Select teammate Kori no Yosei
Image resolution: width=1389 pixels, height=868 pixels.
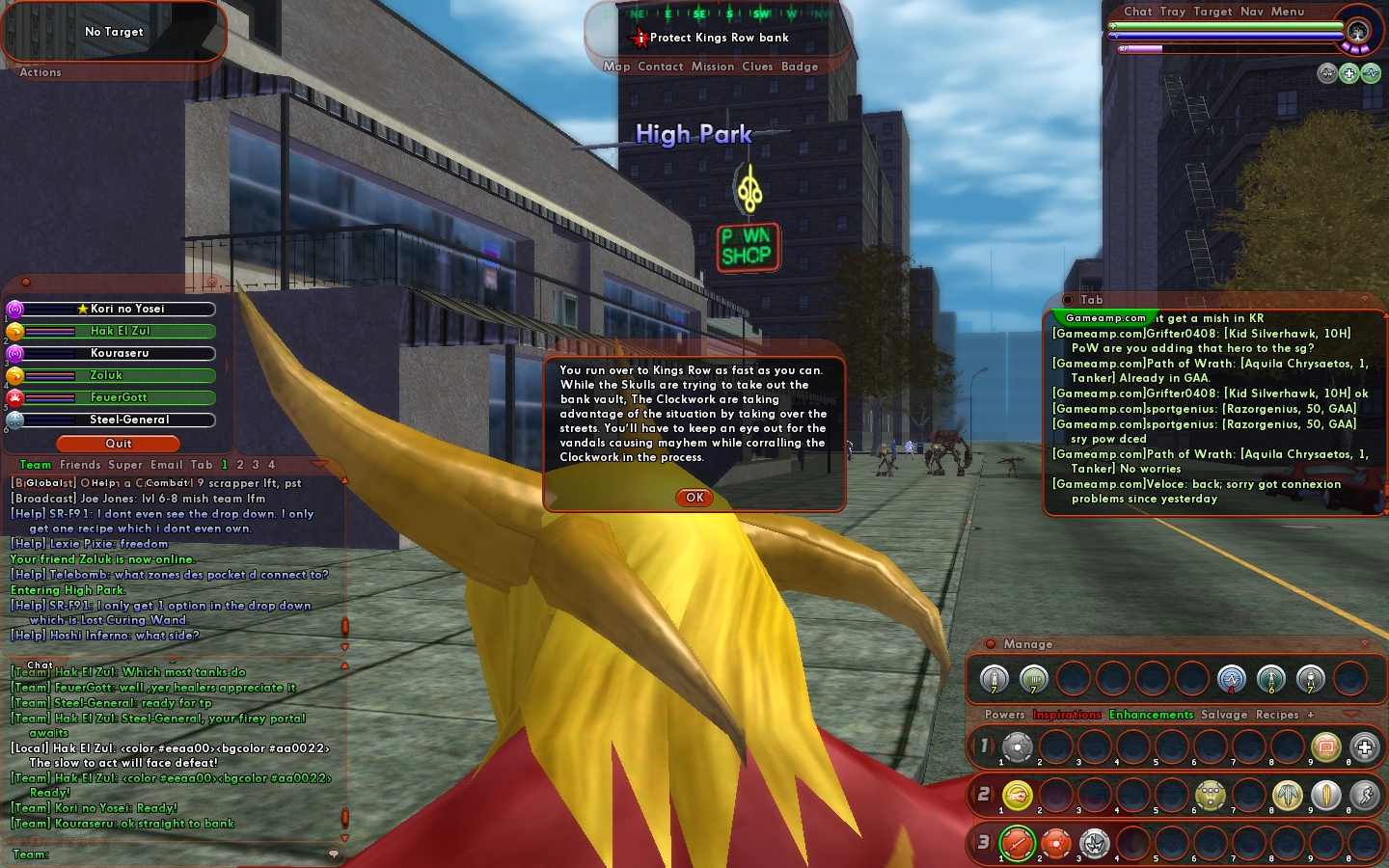click(120, 309)
